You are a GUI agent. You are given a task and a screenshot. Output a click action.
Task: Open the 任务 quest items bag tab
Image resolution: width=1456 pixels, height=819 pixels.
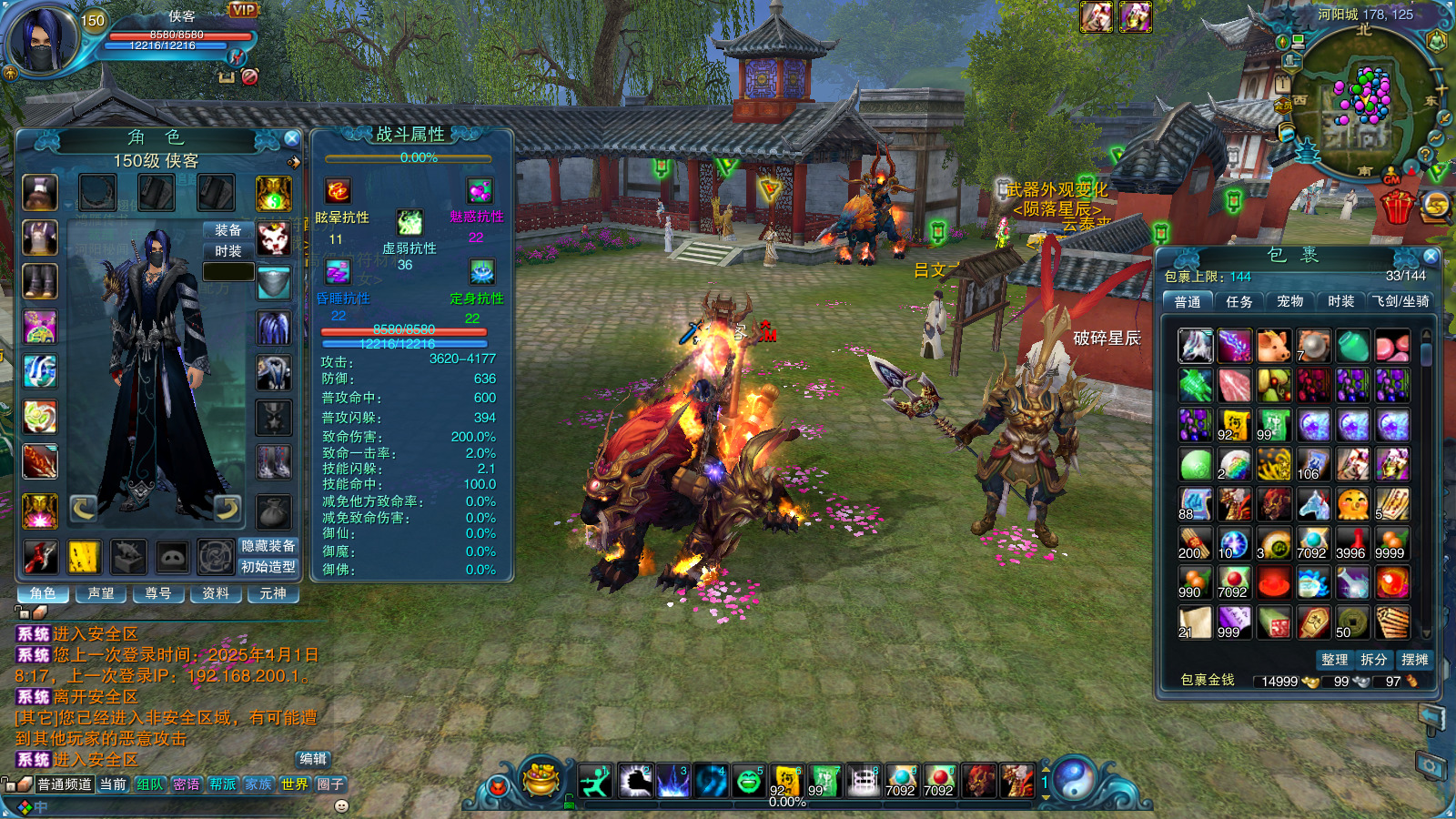[1239, 301]
